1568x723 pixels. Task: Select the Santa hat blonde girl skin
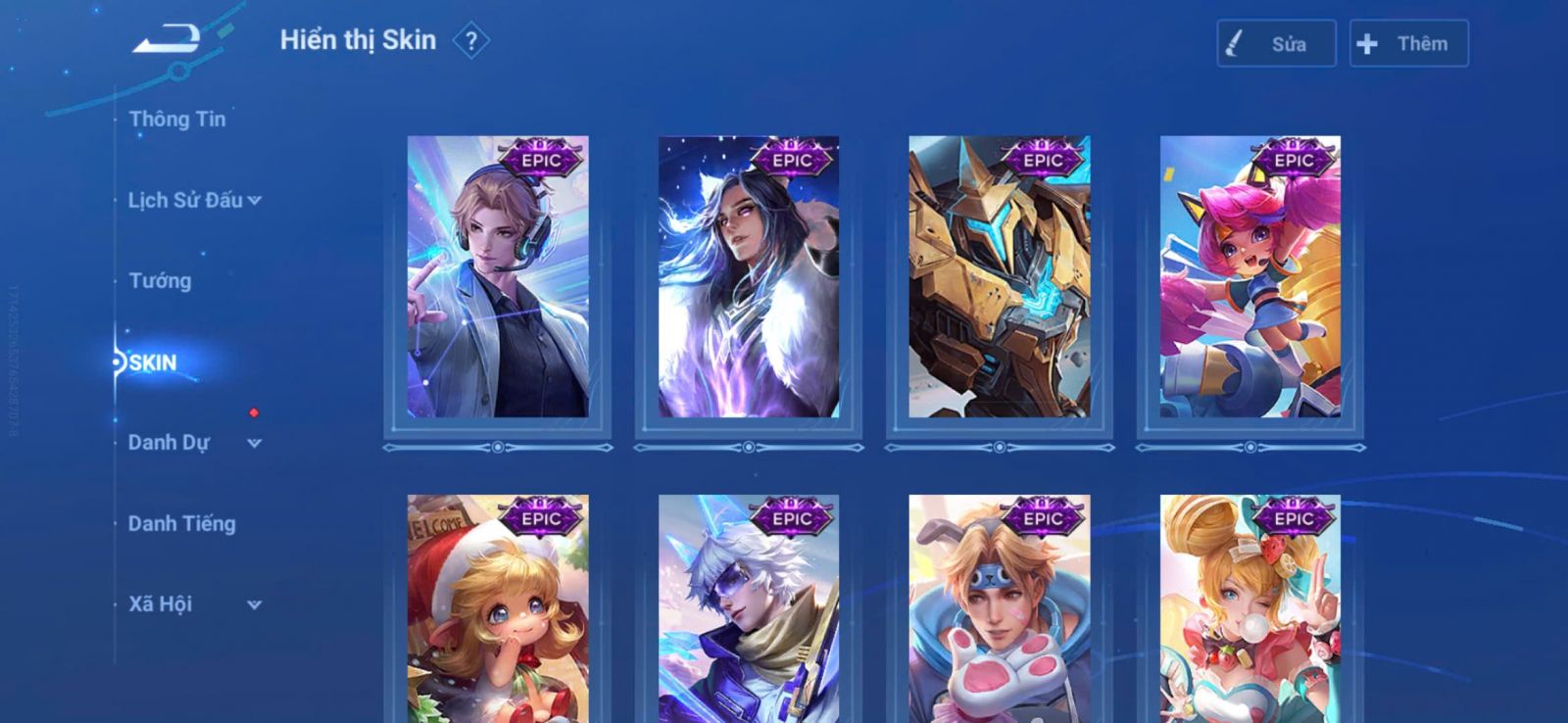pyautogui.click(x=498, y=609)
